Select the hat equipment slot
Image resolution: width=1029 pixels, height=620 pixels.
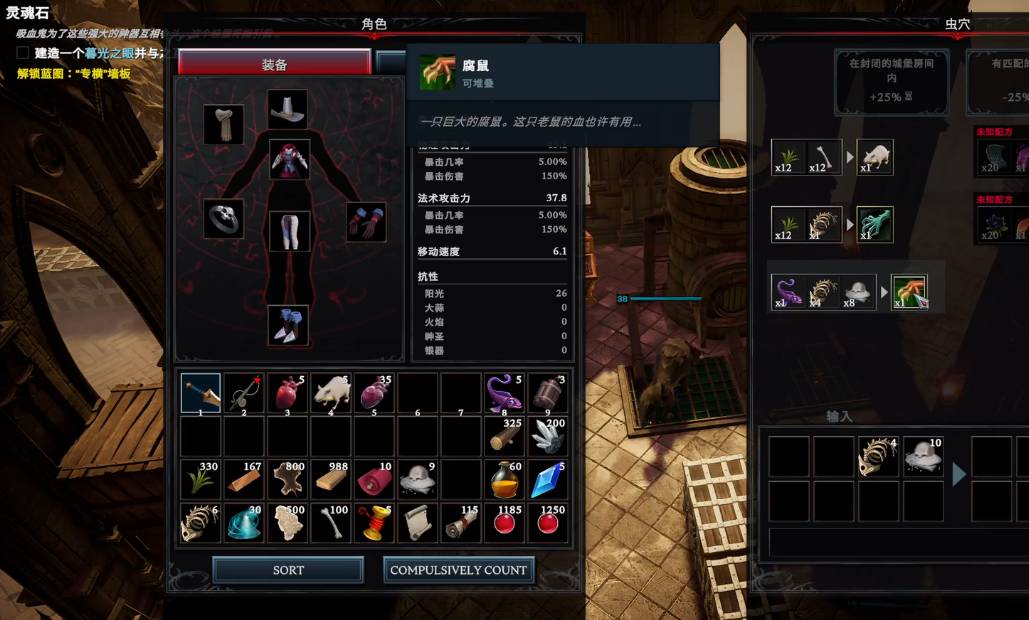pyautogui.click(x=288, y=108)
